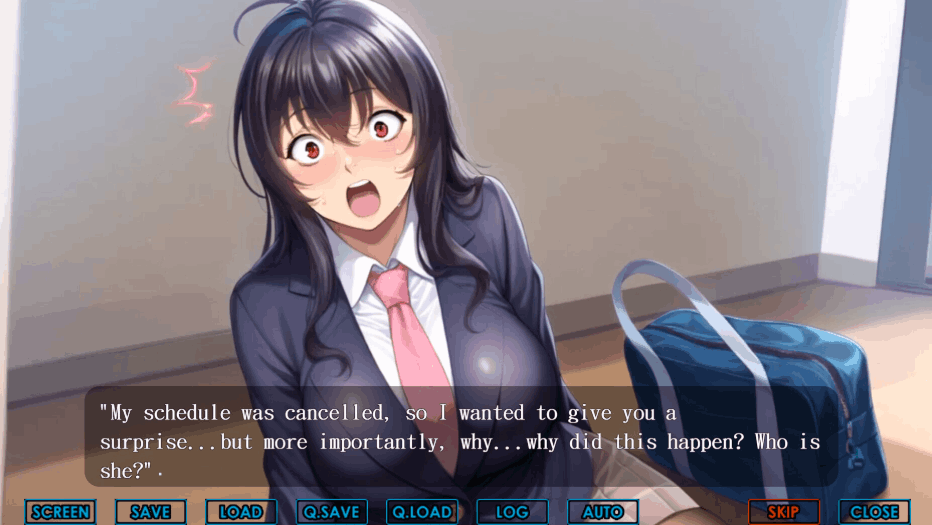
Task: Toggle AUTO text advance
Action: [x=603, y=512]
